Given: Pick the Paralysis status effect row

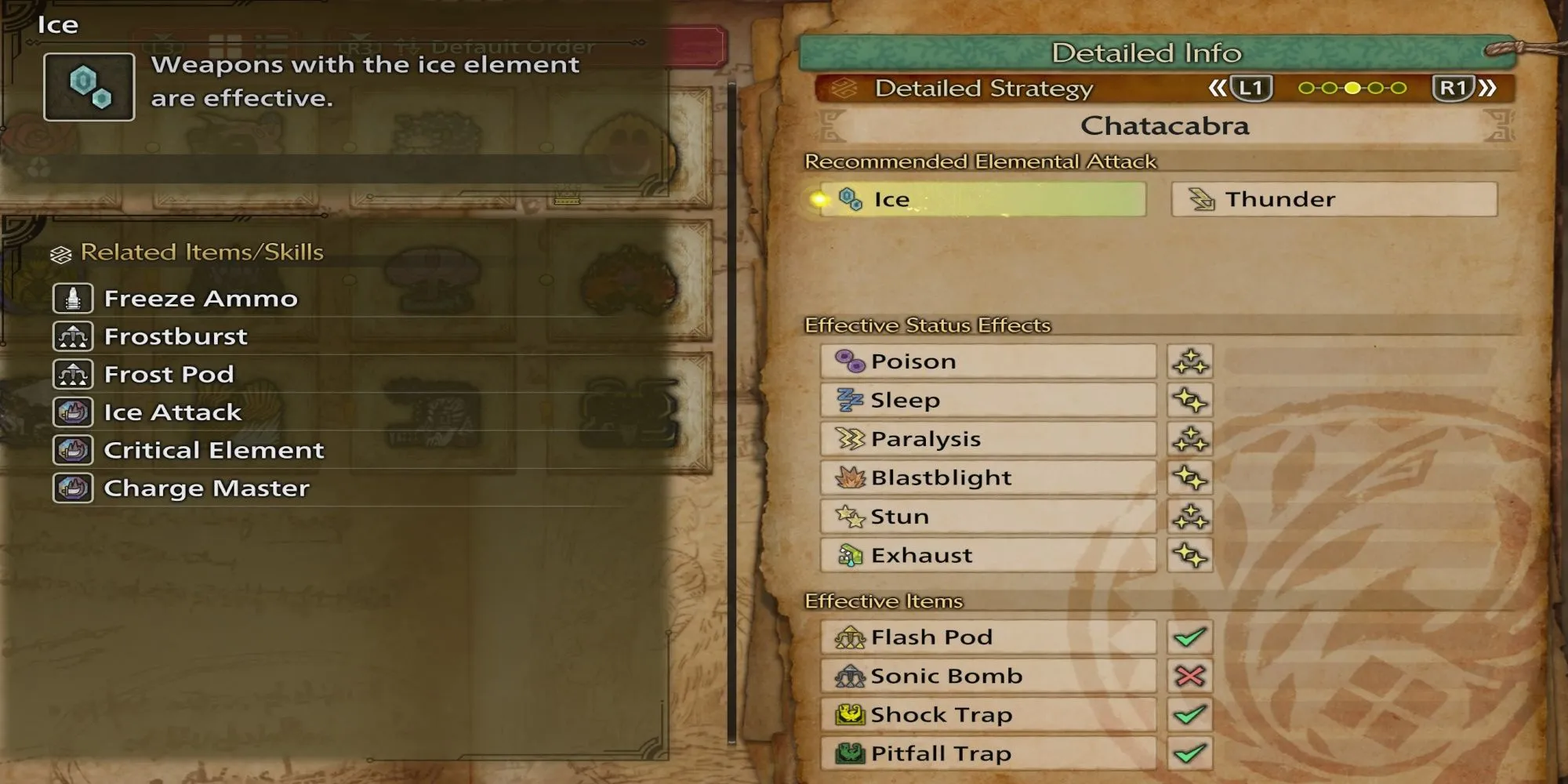Looking at the screenshot, I should (x=988, y=439).
